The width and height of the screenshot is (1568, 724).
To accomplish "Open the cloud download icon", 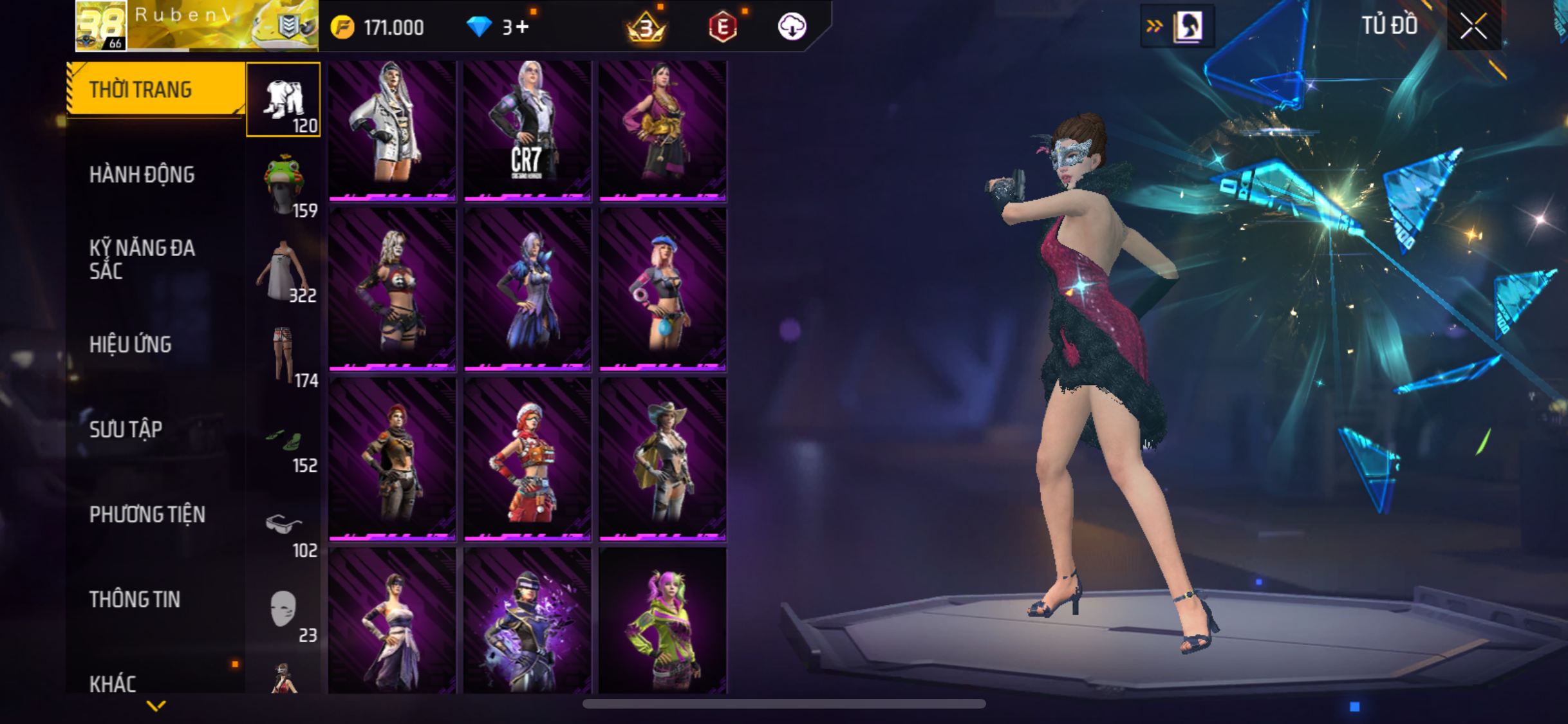I will [x=792, y=27].
